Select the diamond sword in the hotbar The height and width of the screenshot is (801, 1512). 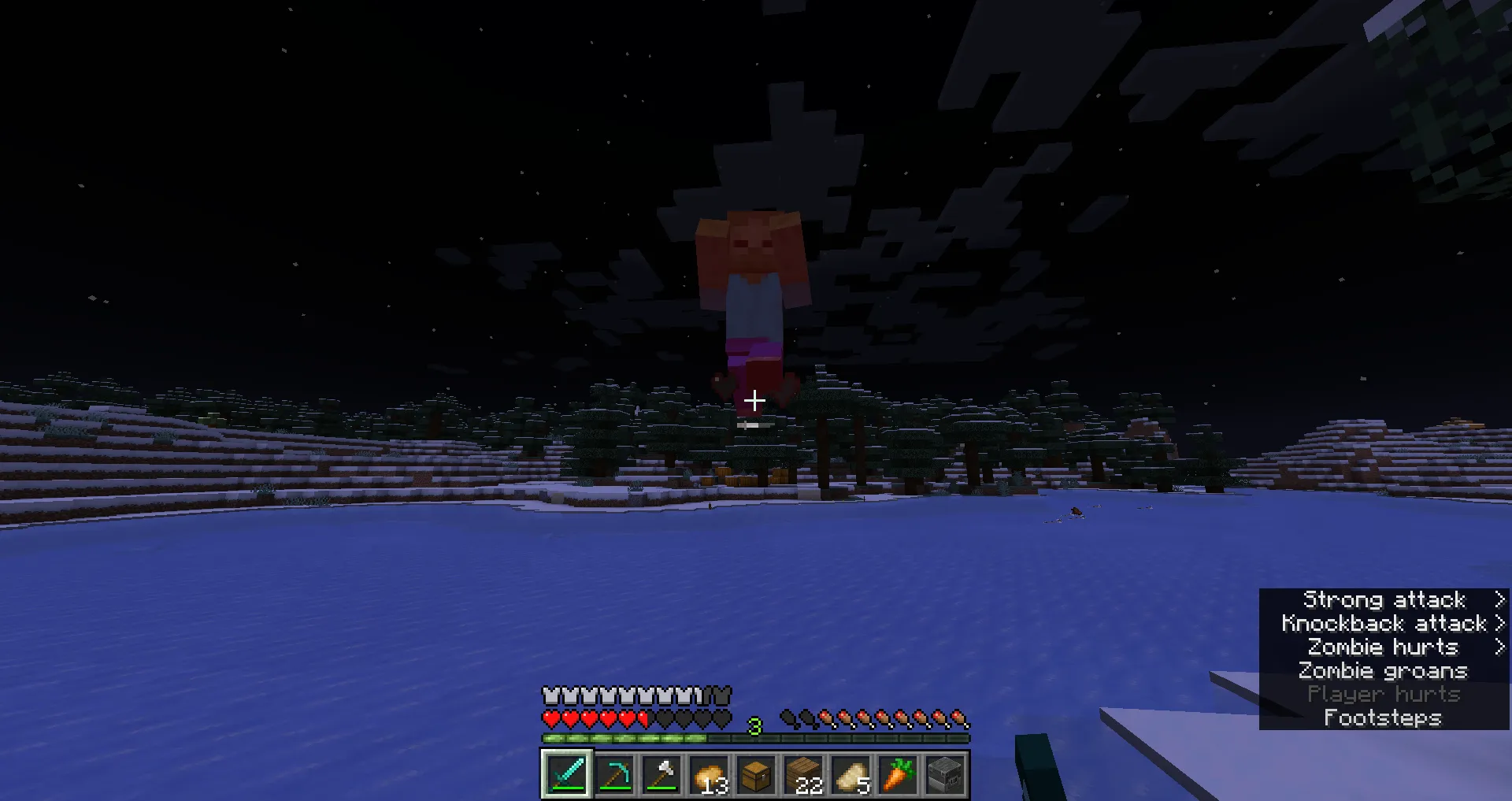566,774
